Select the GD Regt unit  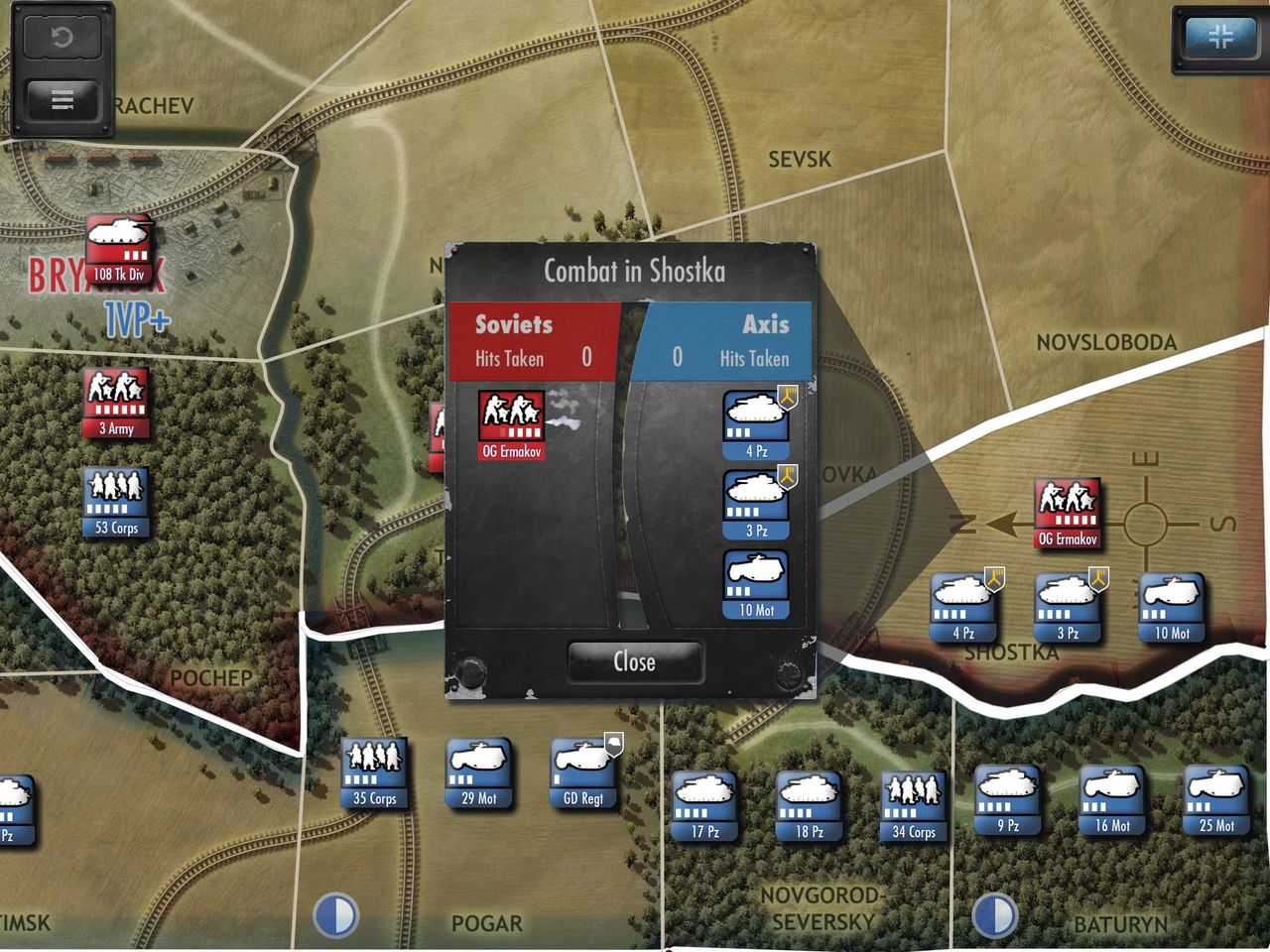tap(584, 773)
